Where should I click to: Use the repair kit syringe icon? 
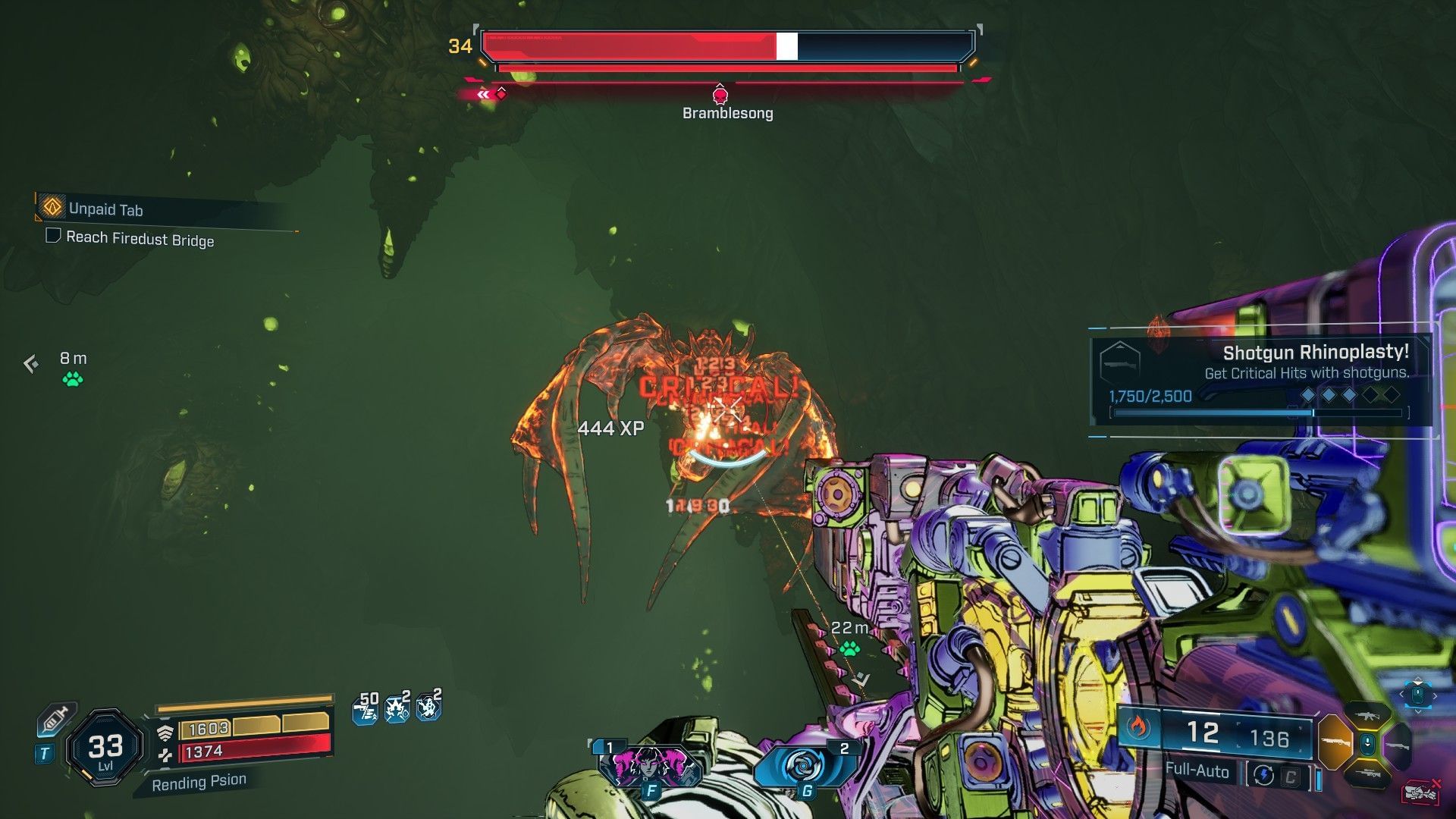click(x=56, y=717)
